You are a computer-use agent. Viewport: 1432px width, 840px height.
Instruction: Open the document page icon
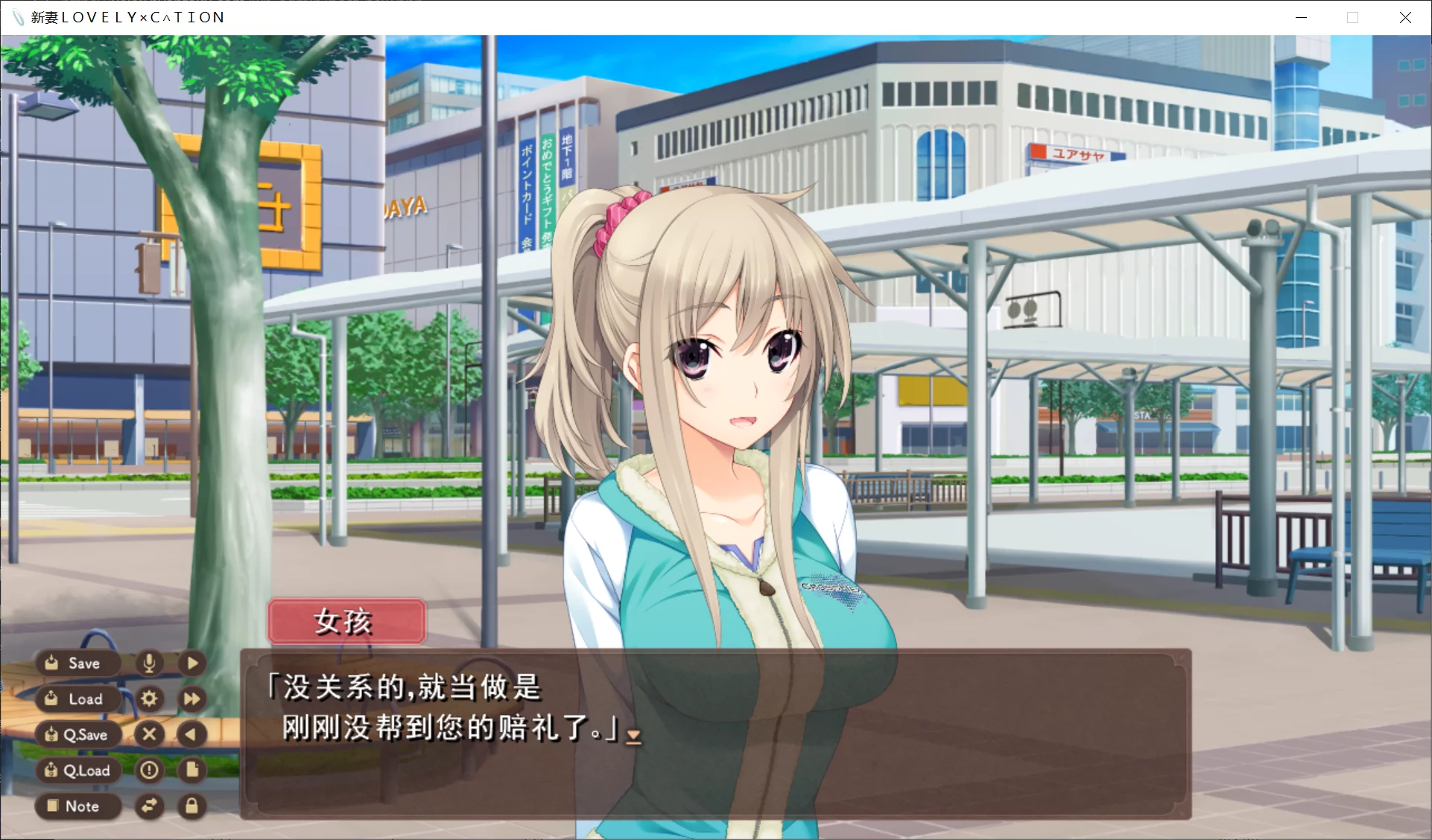click(191, 770)
